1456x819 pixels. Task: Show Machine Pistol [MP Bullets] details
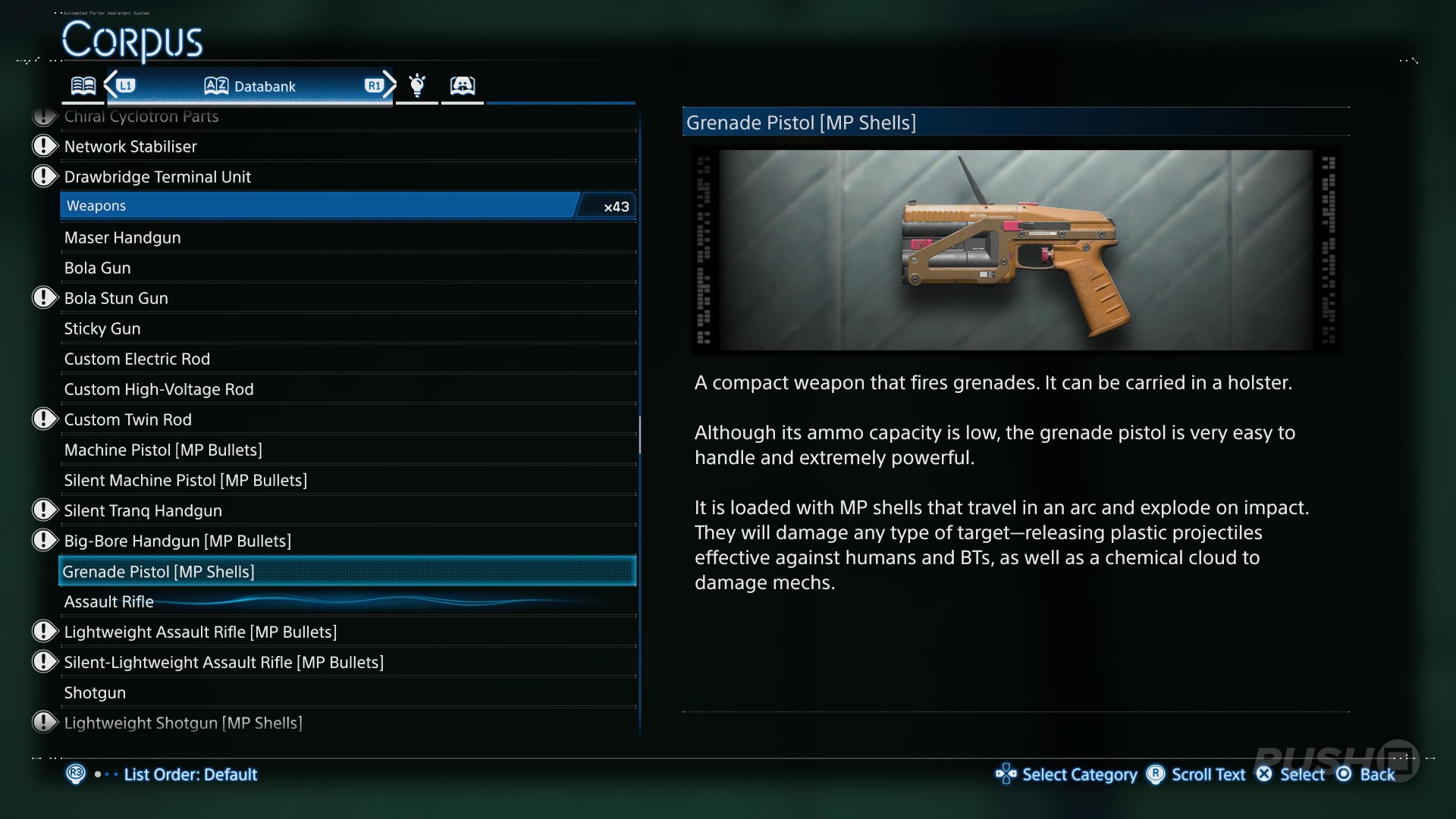click(163, 450)
